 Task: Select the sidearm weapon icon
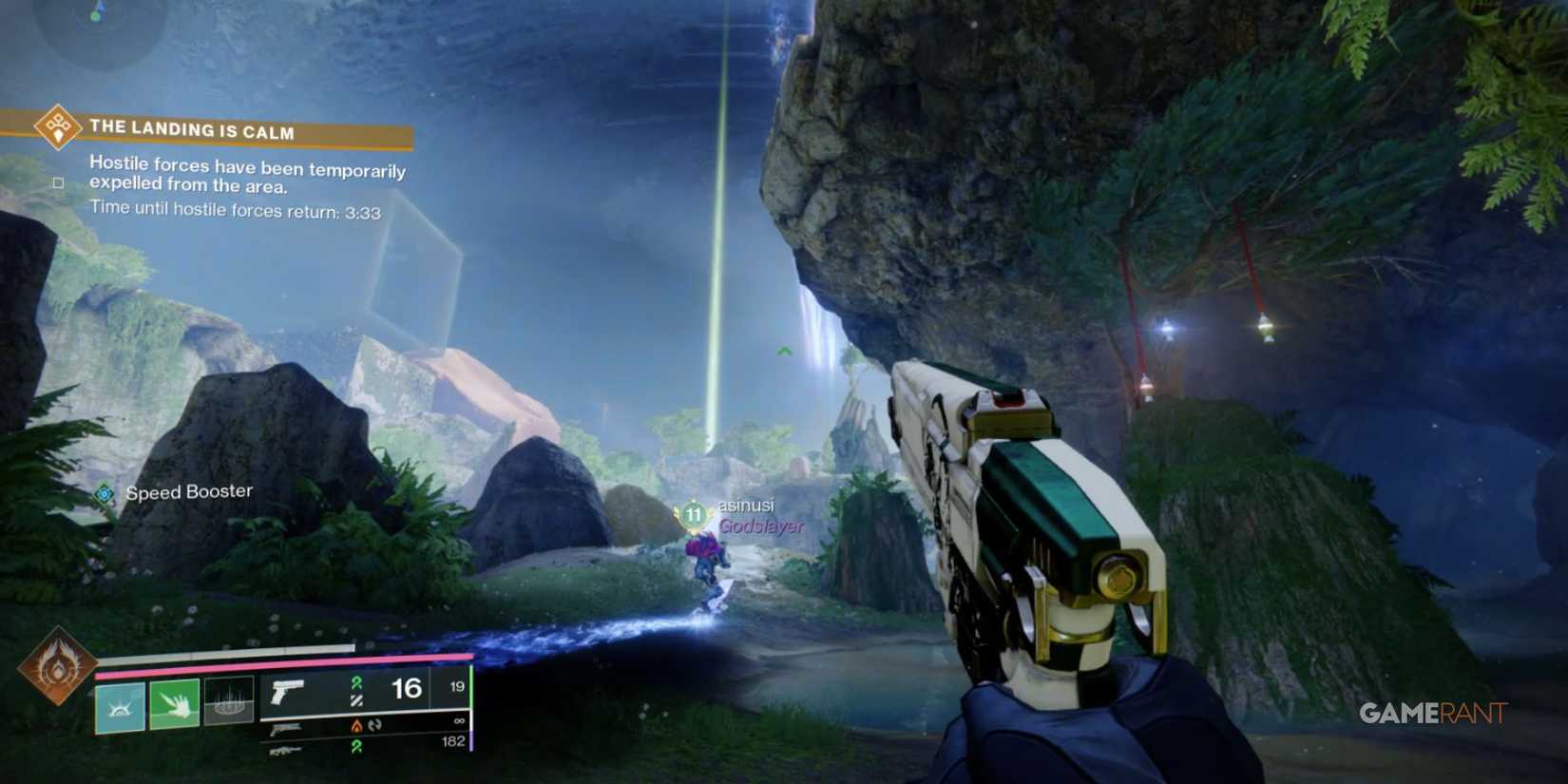point(287,730)
